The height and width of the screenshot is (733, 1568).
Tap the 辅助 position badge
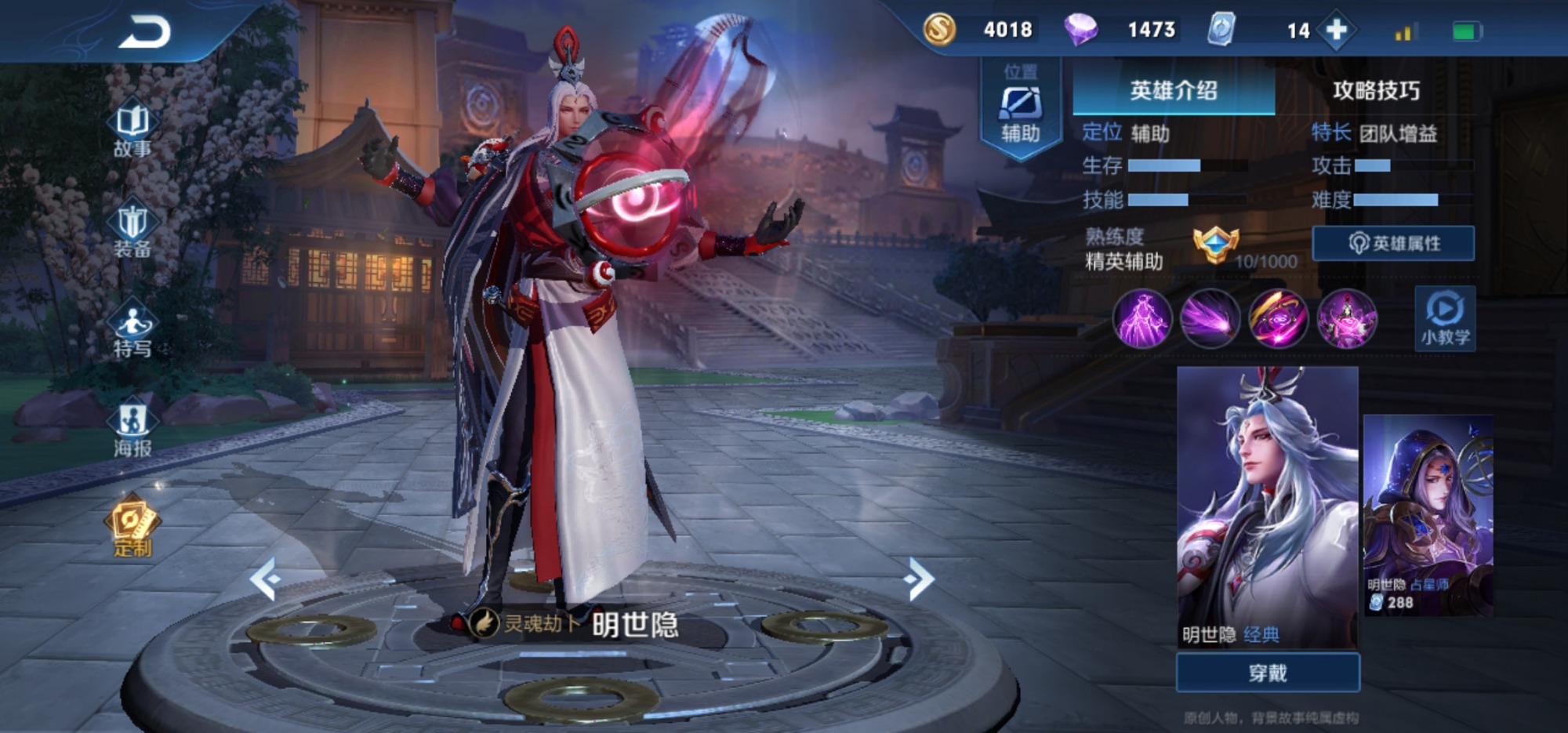tap(1020, 110)
